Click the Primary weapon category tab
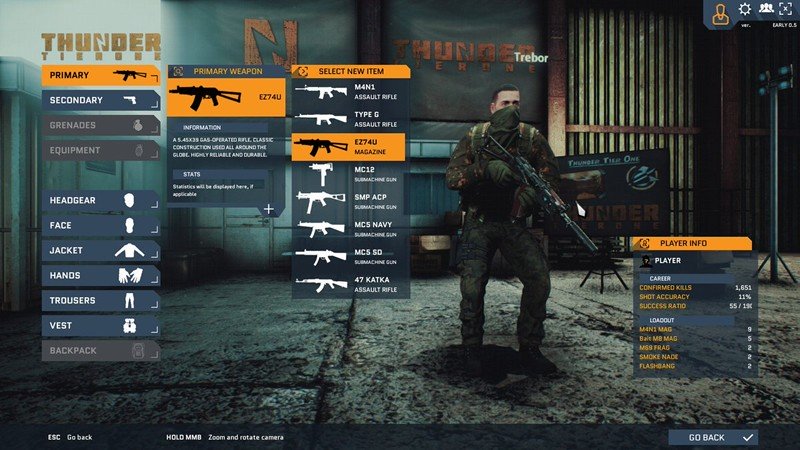This screenshot has width=800, height=450. click(100, 75)
